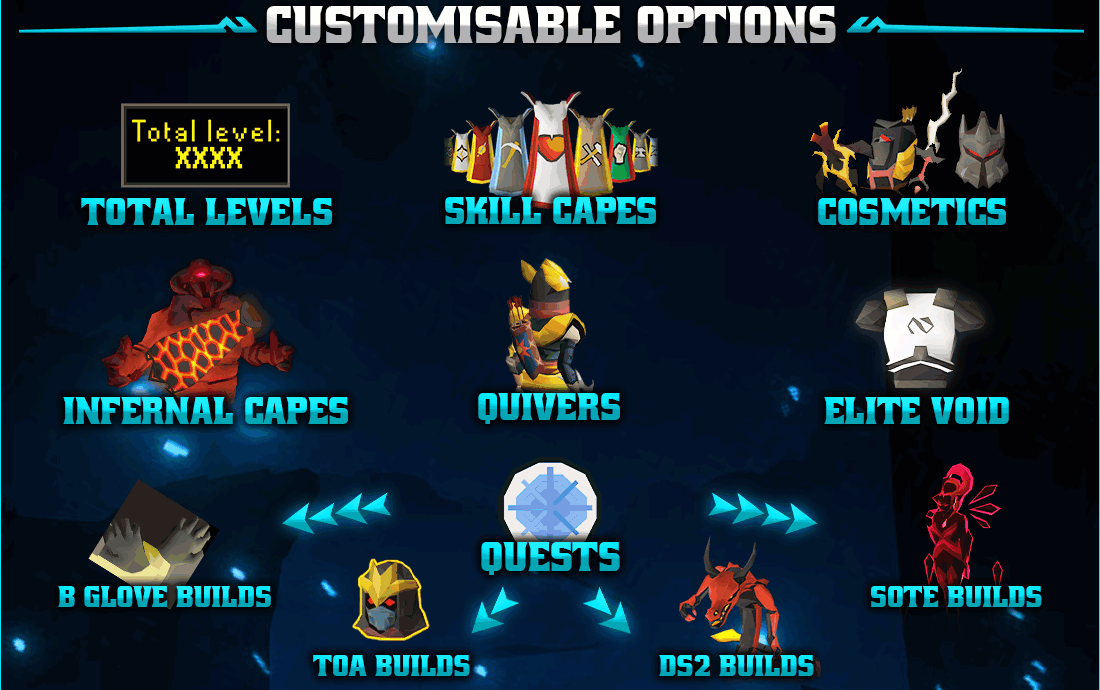Open the B Glove Builds option
Image resolution: width=1100 pixels, height=690 pixels.
click(x=165, y=597)
